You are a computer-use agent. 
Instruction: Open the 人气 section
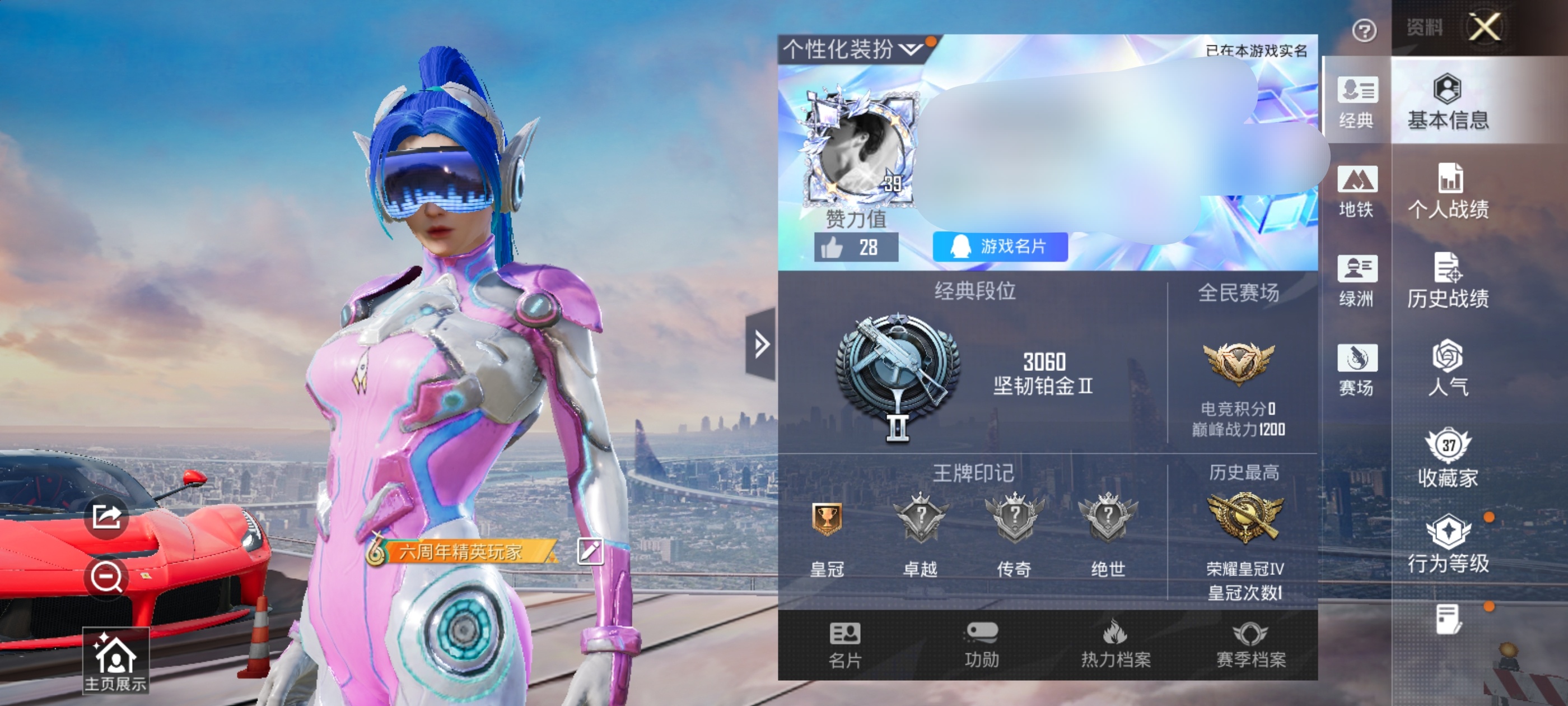(1448, 368)
